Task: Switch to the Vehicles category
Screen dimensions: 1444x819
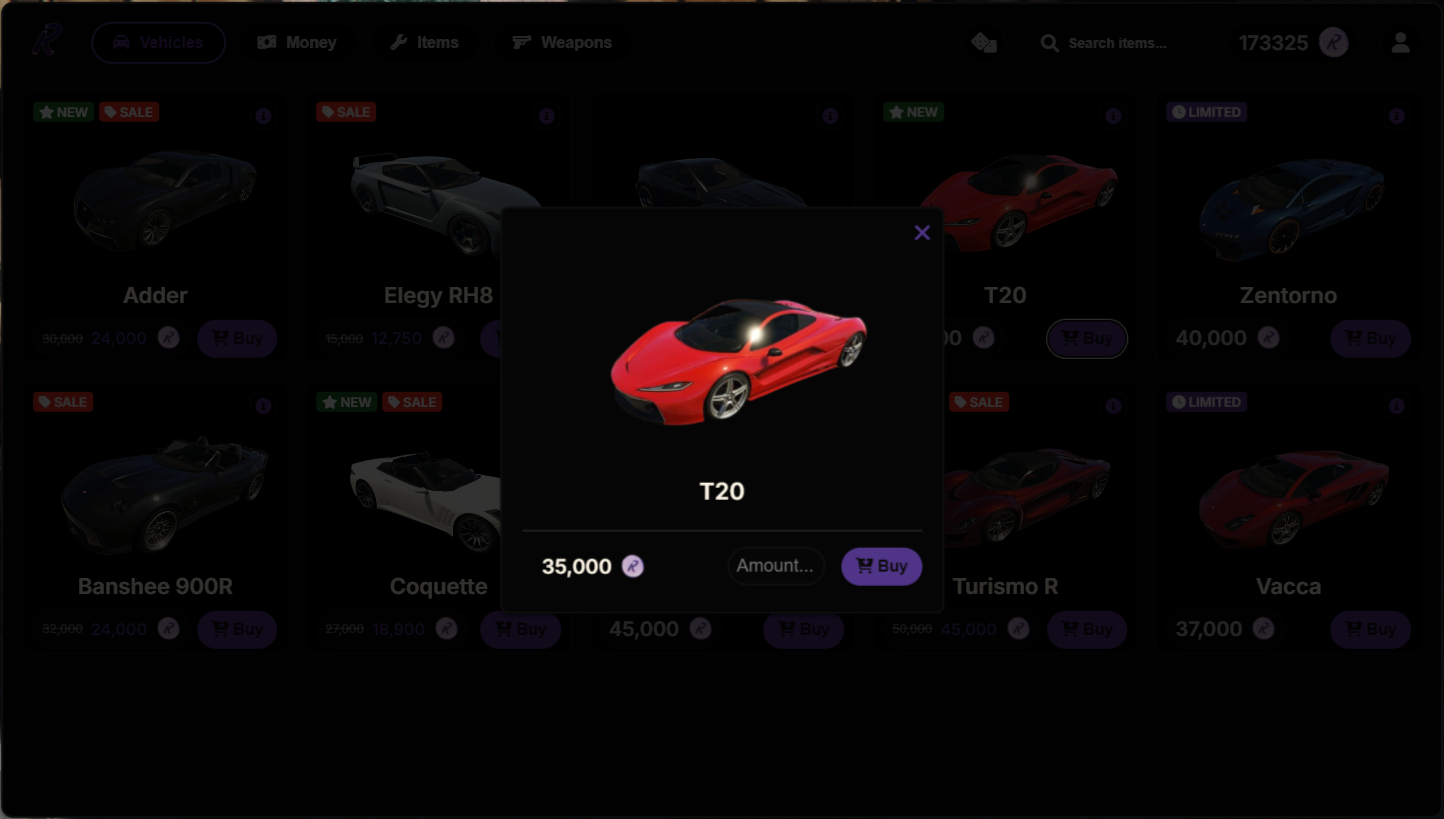Action: click(x=158, y=43)
